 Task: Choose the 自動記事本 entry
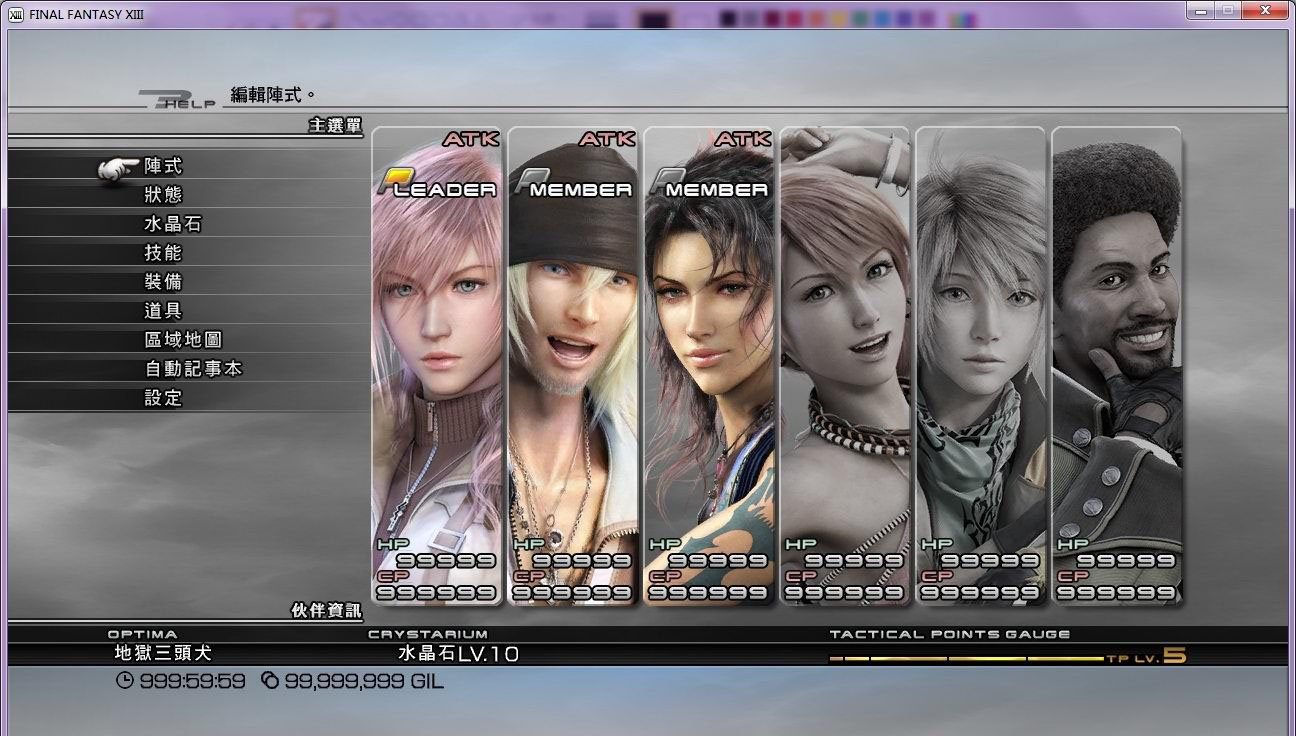193,369
